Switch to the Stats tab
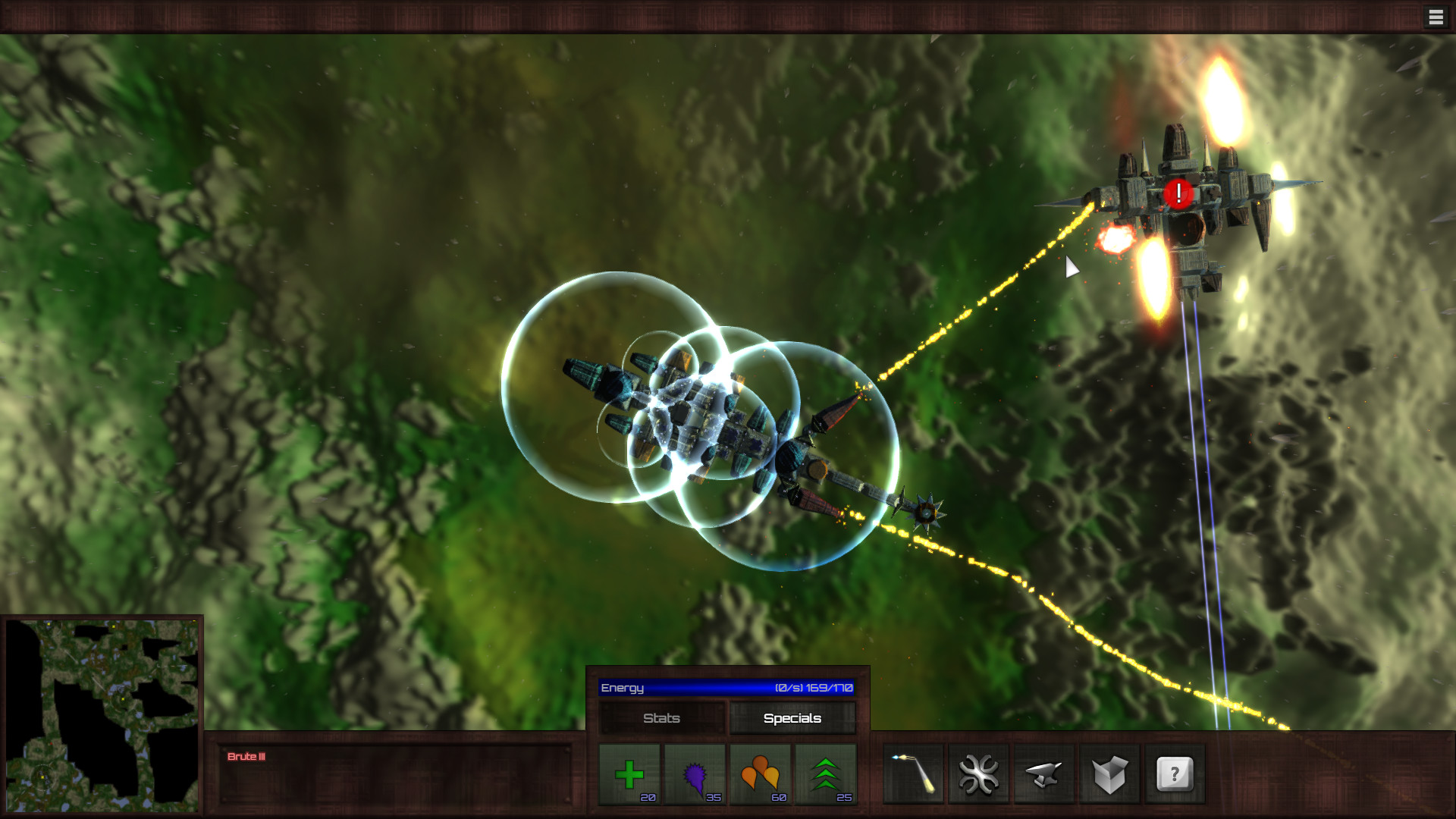The image size is (1456, 819). pos(661,717)
